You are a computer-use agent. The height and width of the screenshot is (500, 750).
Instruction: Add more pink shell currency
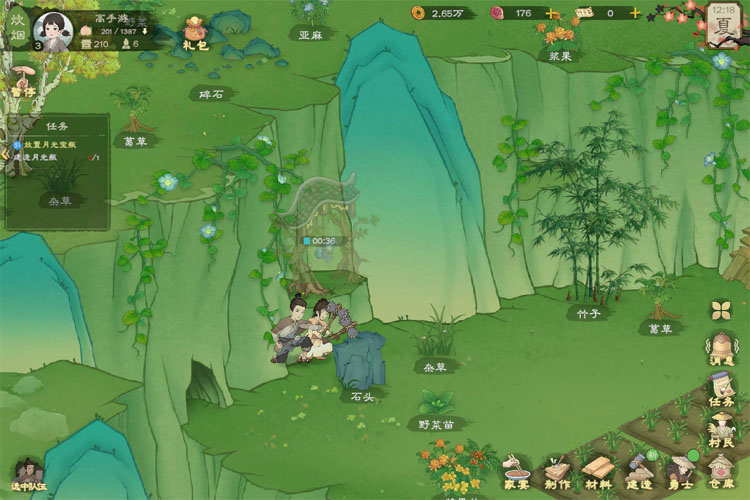[x=551, y=13]
